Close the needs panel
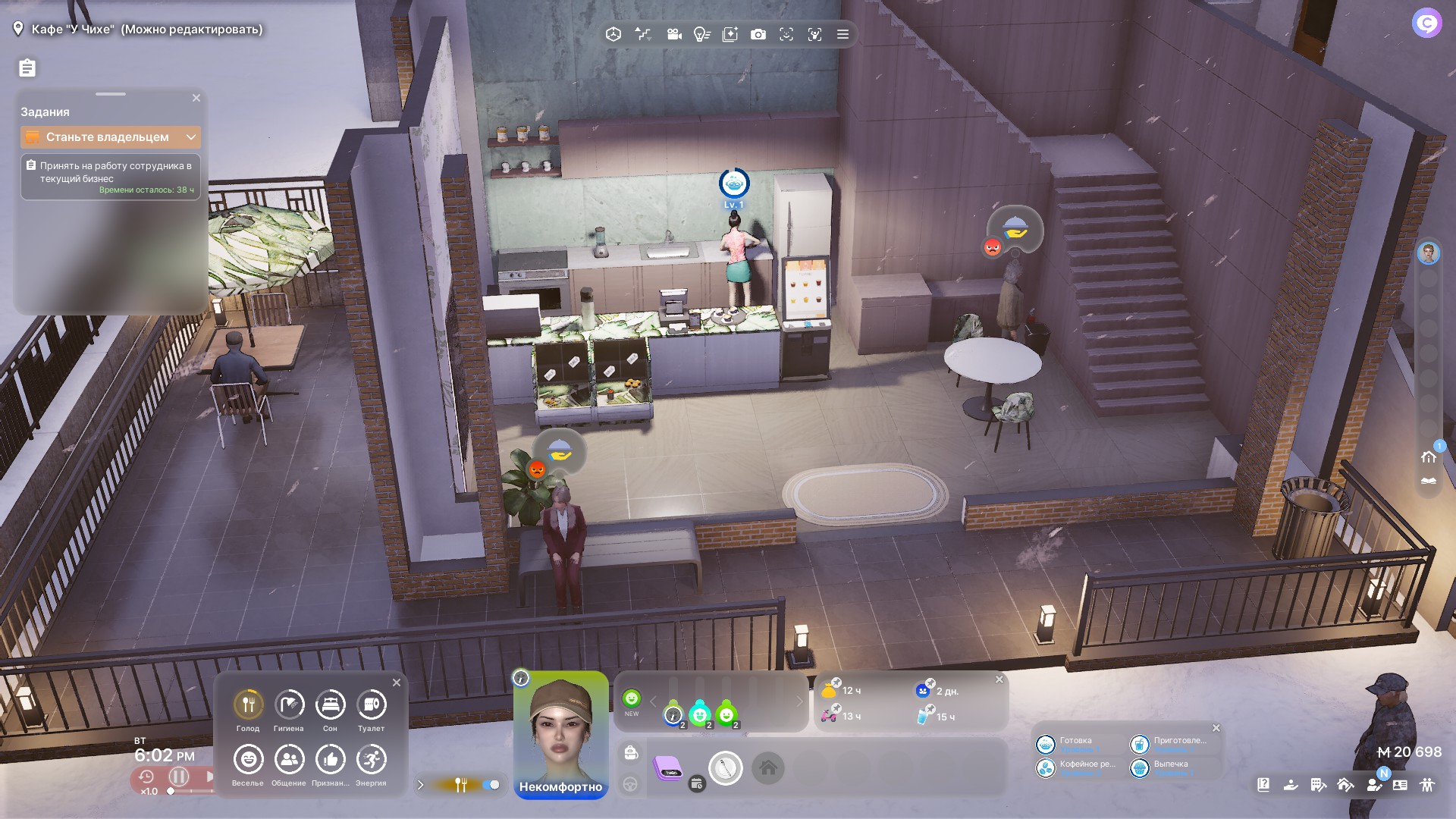 (397, 682)
